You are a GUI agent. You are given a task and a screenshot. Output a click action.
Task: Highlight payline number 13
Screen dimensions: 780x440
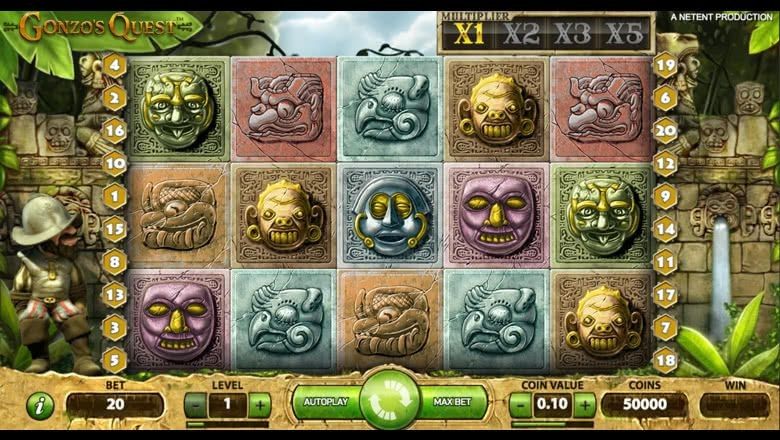pos(115,294)
